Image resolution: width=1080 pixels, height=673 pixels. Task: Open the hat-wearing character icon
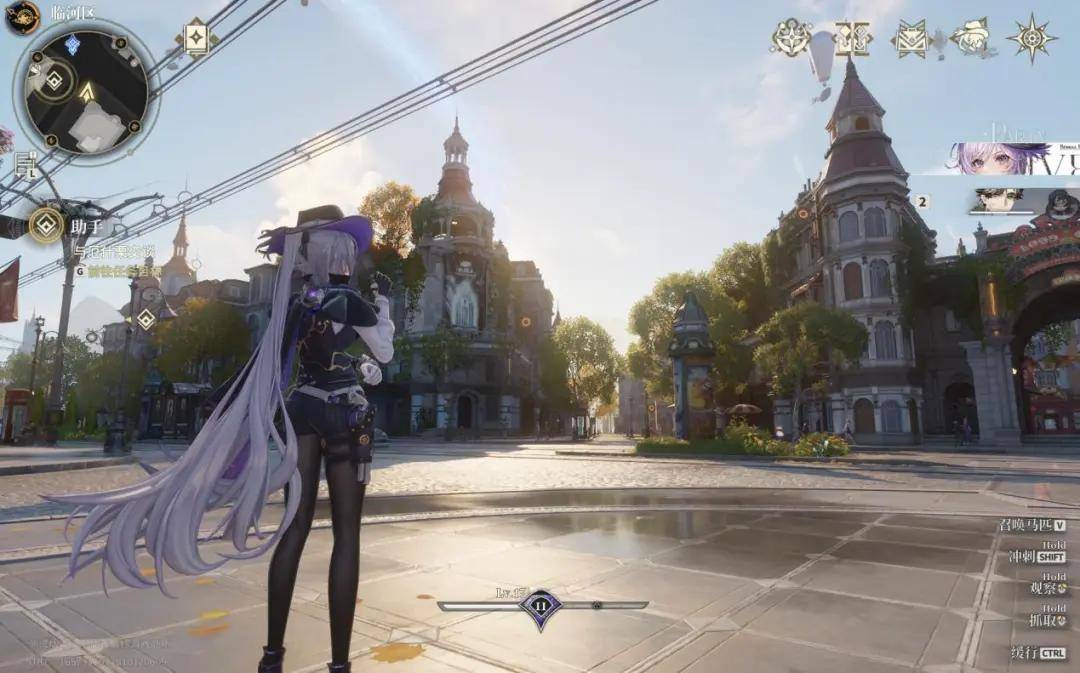(x=969, y=38)
